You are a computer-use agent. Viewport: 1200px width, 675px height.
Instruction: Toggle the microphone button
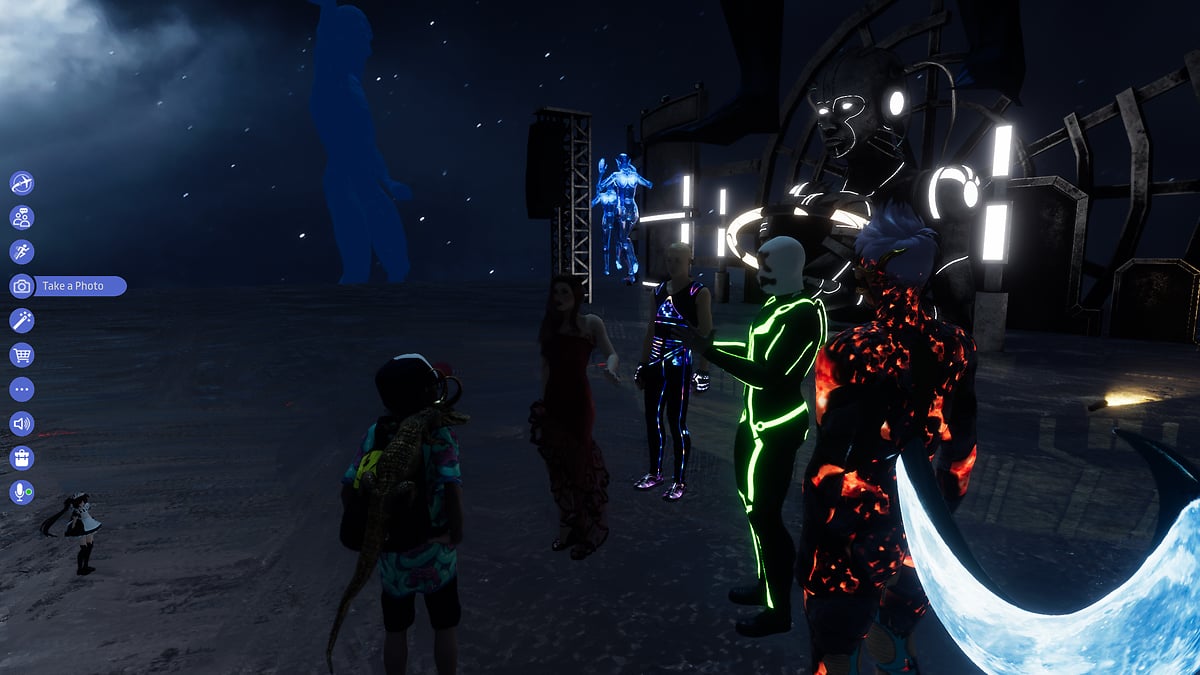pyautogui.click(x=22, y=492)
